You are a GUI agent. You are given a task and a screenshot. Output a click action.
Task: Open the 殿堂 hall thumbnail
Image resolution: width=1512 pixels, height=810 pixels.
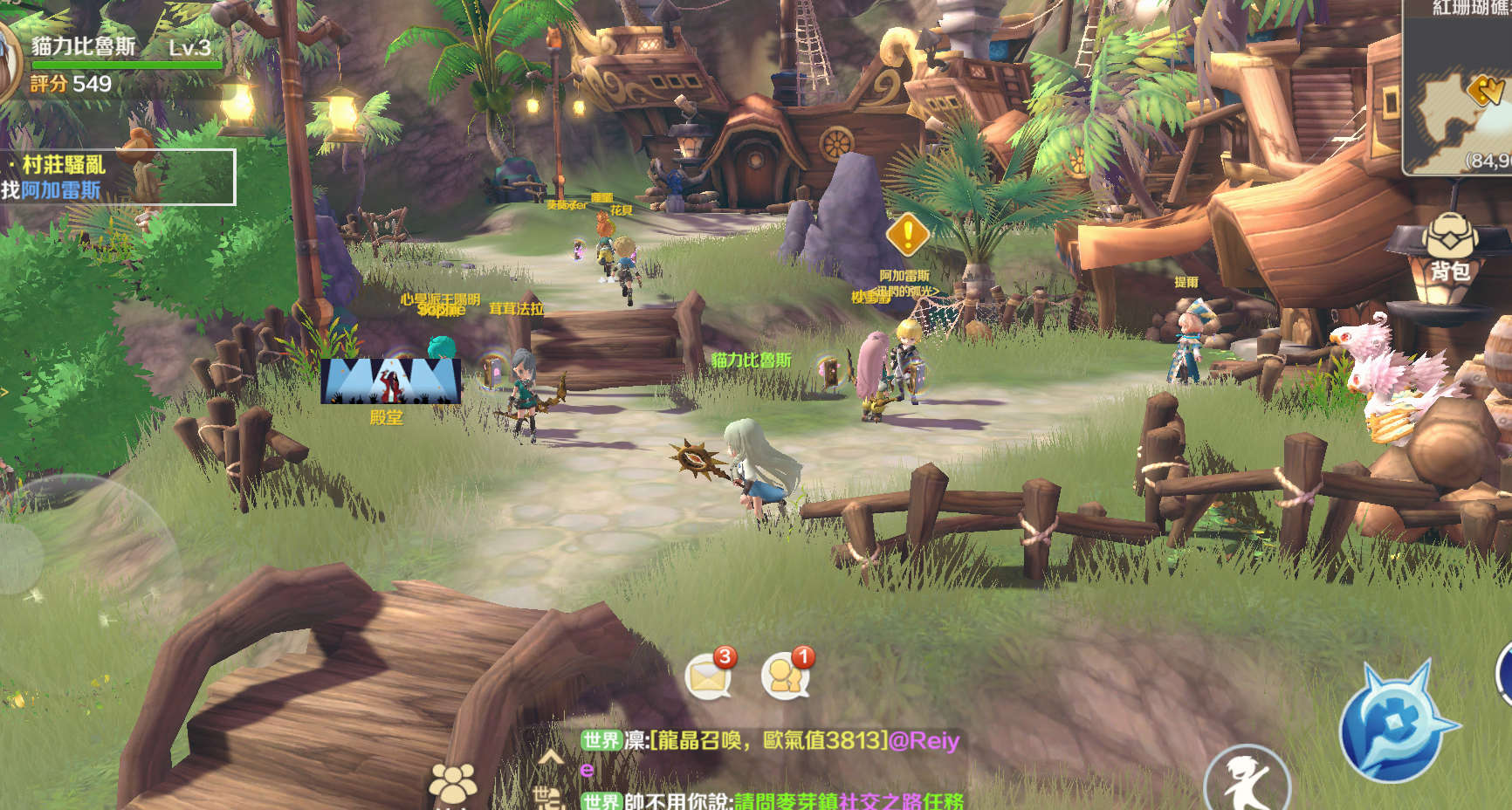tap(390, 382)
